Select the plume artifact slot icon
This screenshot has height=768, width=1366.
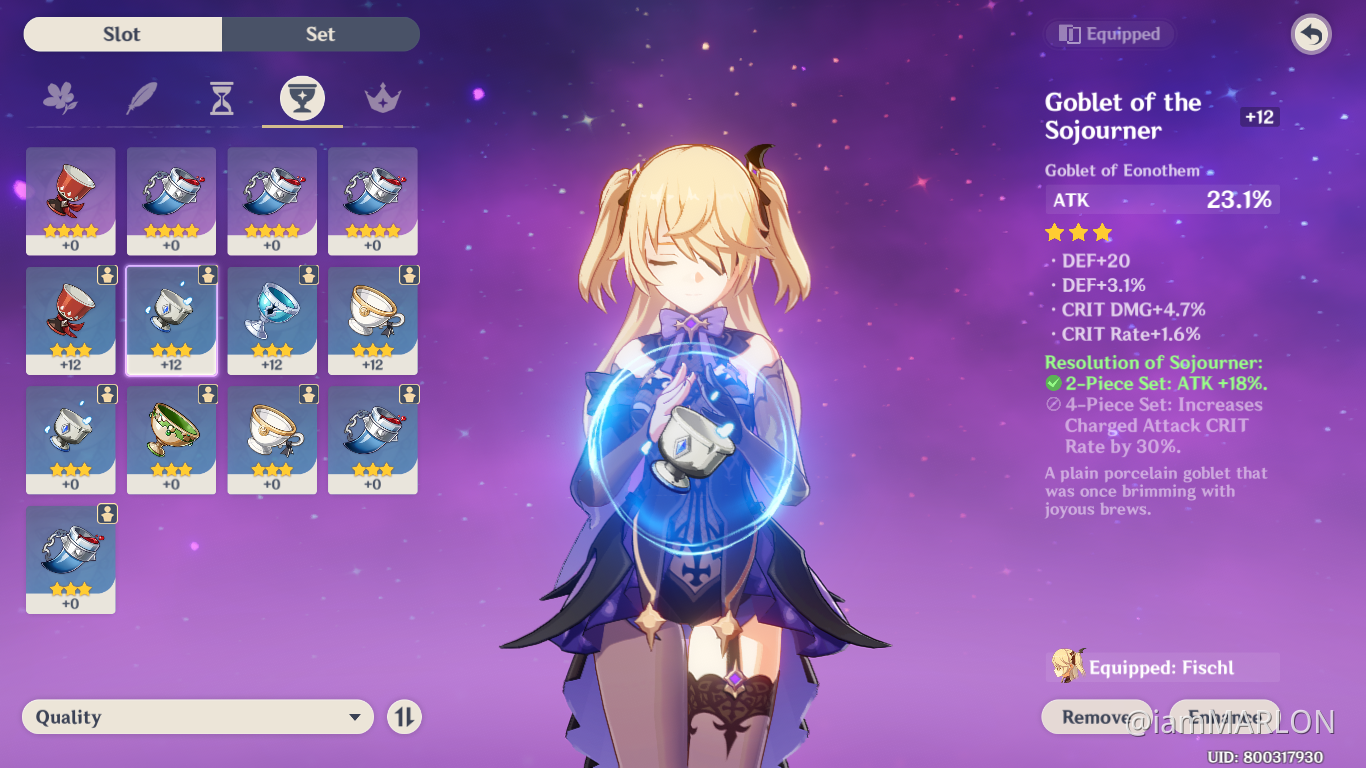pyautogui.click(x=141, y=97)
